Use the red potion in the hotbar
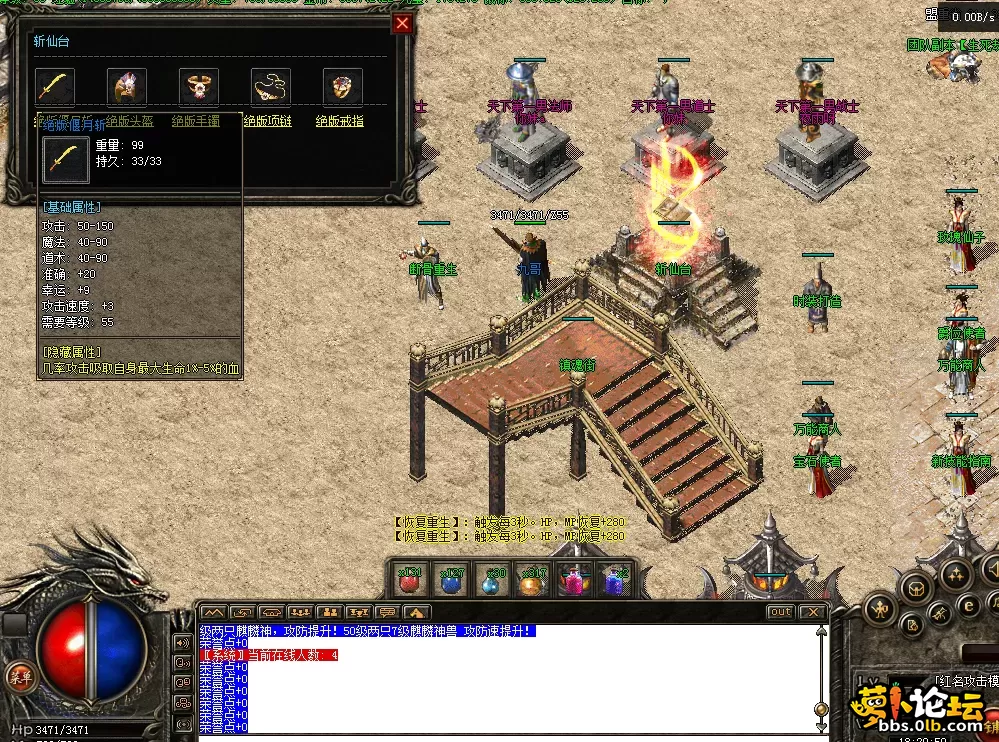This screenshot has height=742, width=999. pos(410,580)
